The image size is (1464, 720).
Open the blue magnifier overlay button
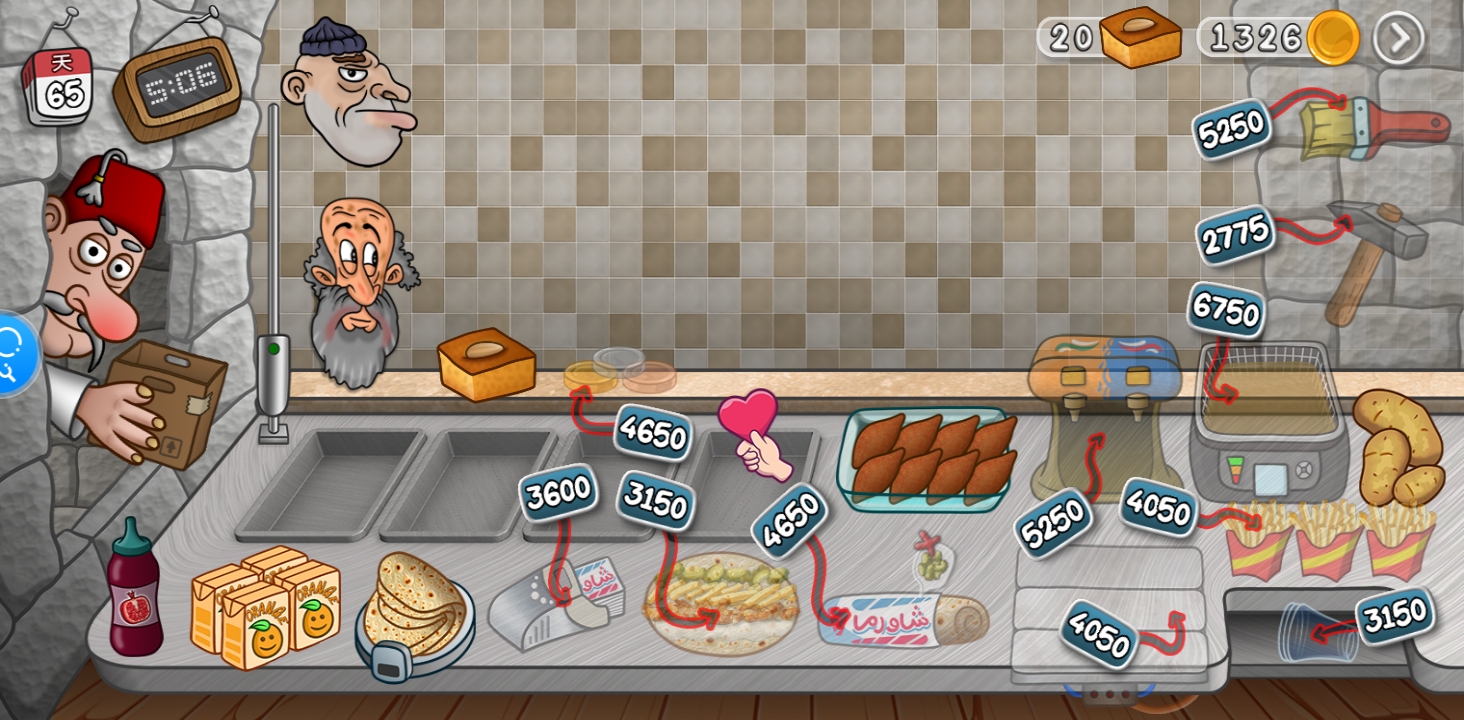12,354
